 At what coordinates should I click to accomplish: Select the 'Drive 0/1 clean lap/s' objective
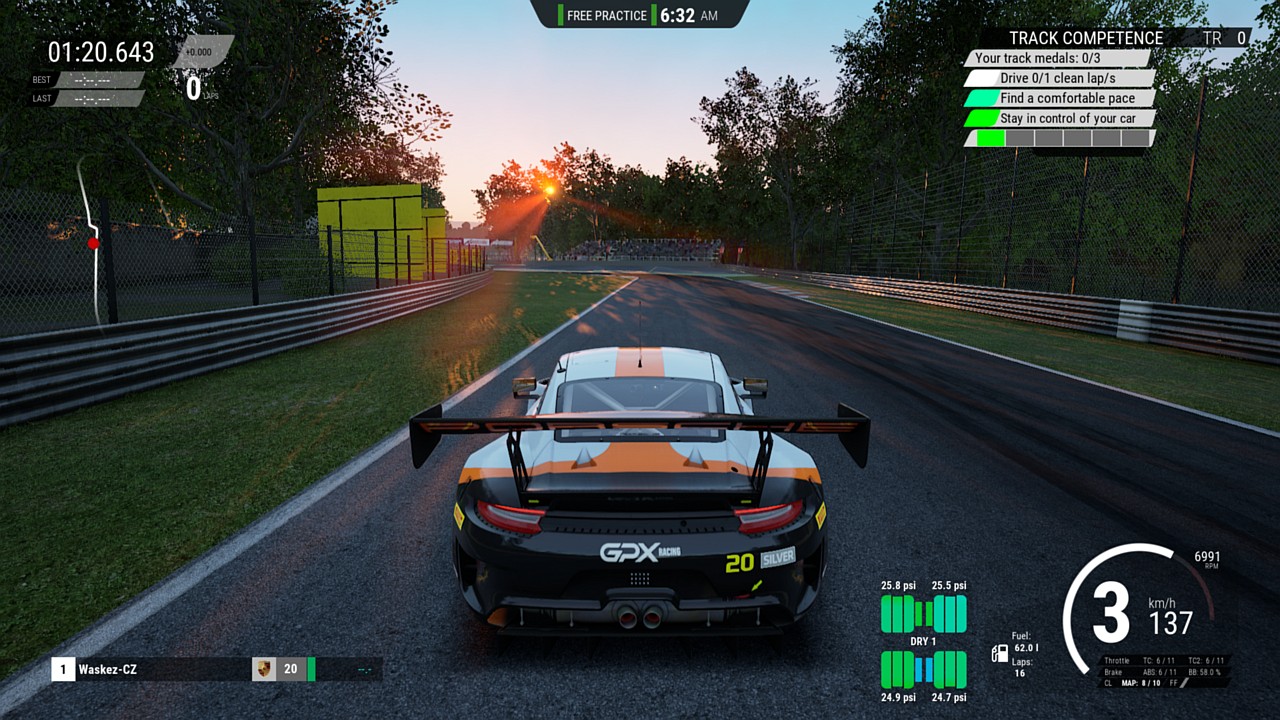1058,78
